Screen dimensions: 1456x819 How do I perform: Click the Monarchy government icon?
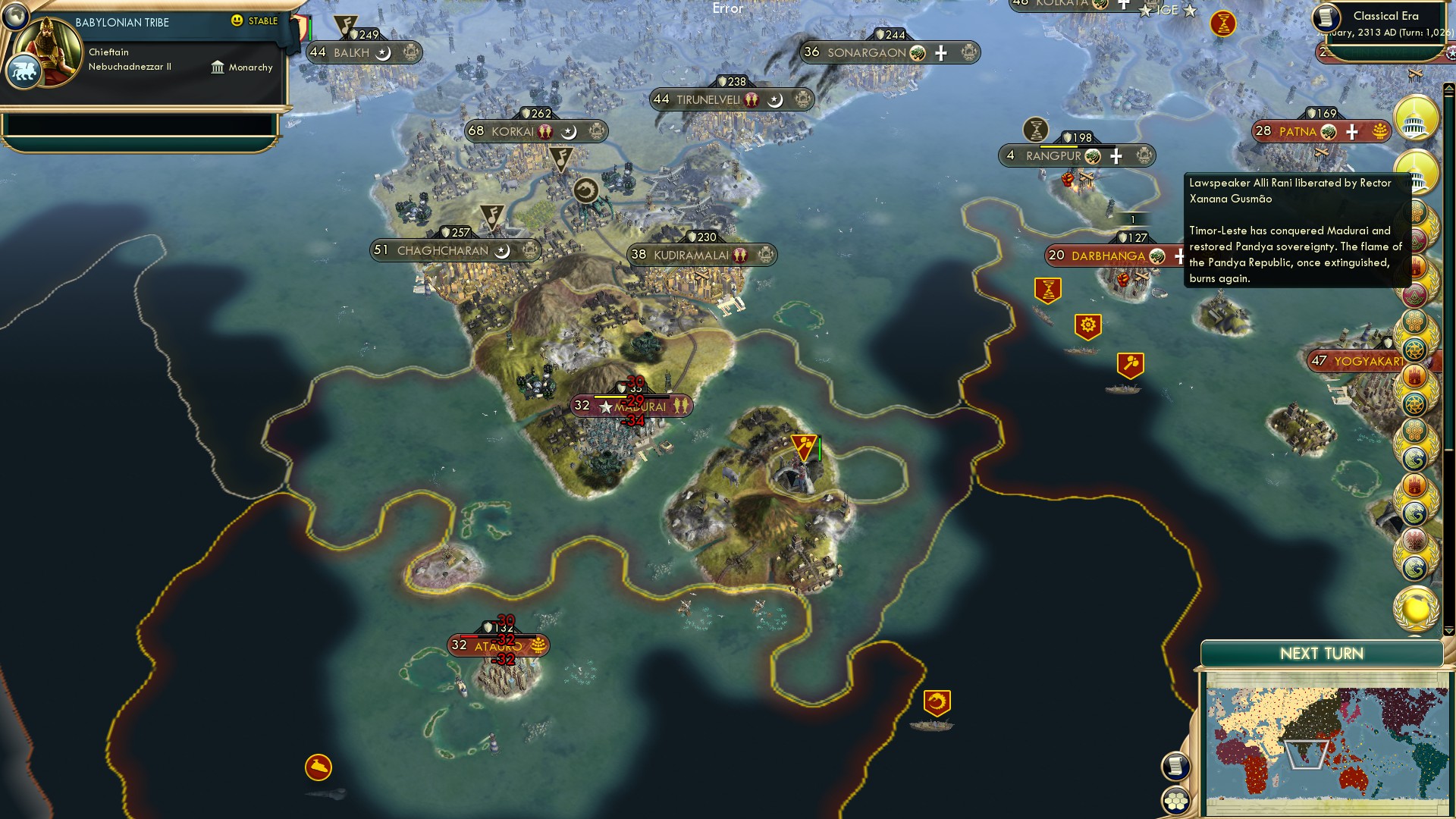click(x=218, y=67)
